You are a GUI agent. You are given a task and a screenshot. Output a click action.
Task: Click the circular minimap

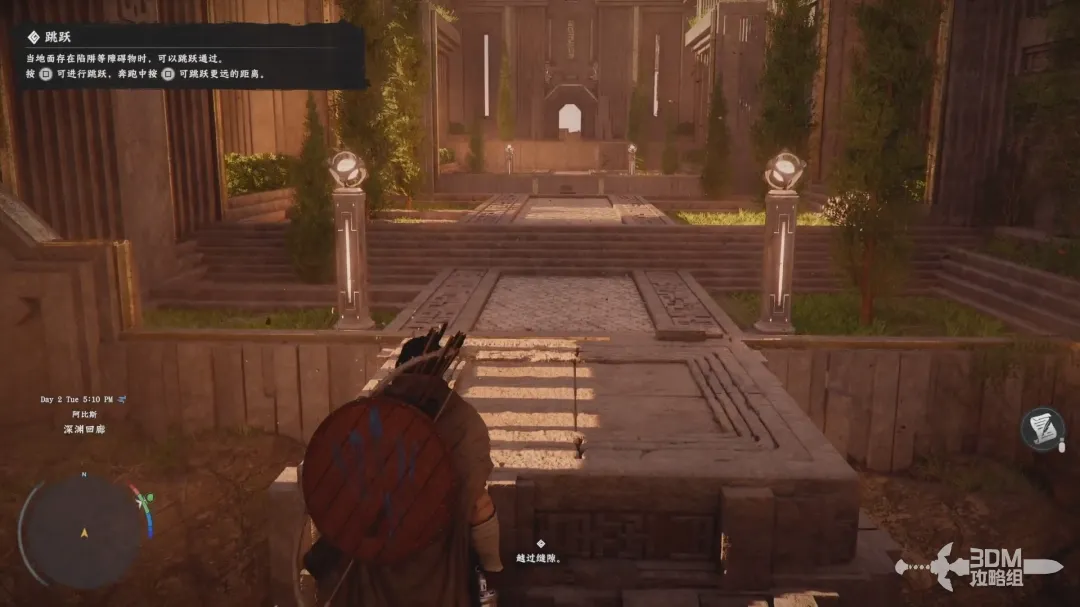(84, 530)
